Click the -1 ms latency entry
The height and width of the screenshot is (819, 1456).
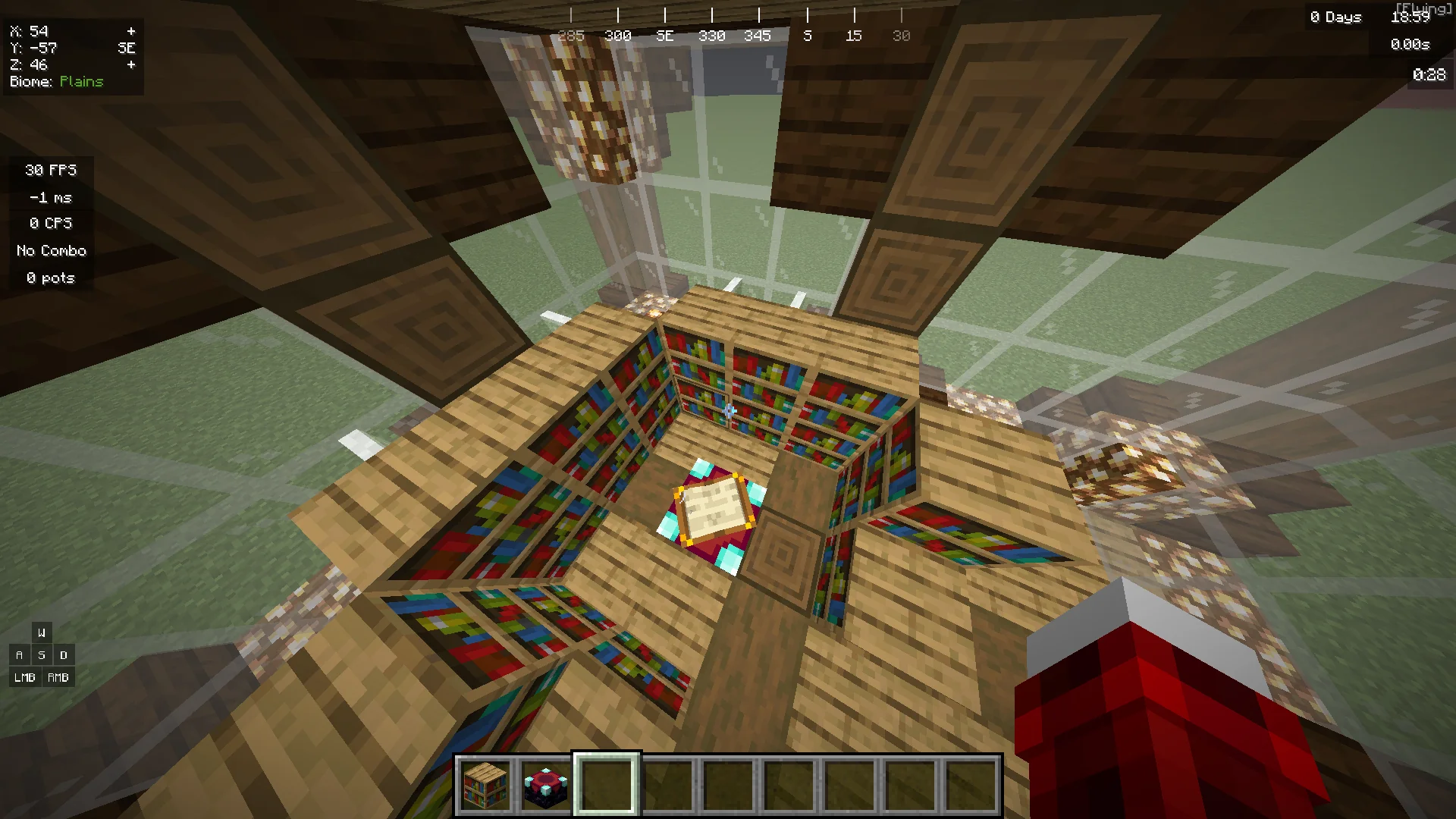coord(49,196)
